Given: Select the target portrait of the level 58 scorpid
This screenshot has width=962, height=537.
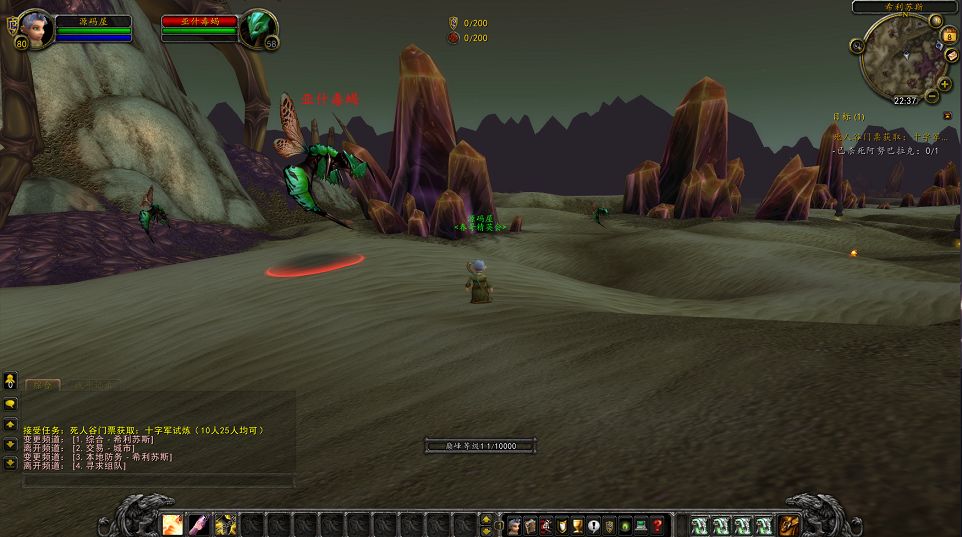Looking at the screenshot, I should (257, 29).
